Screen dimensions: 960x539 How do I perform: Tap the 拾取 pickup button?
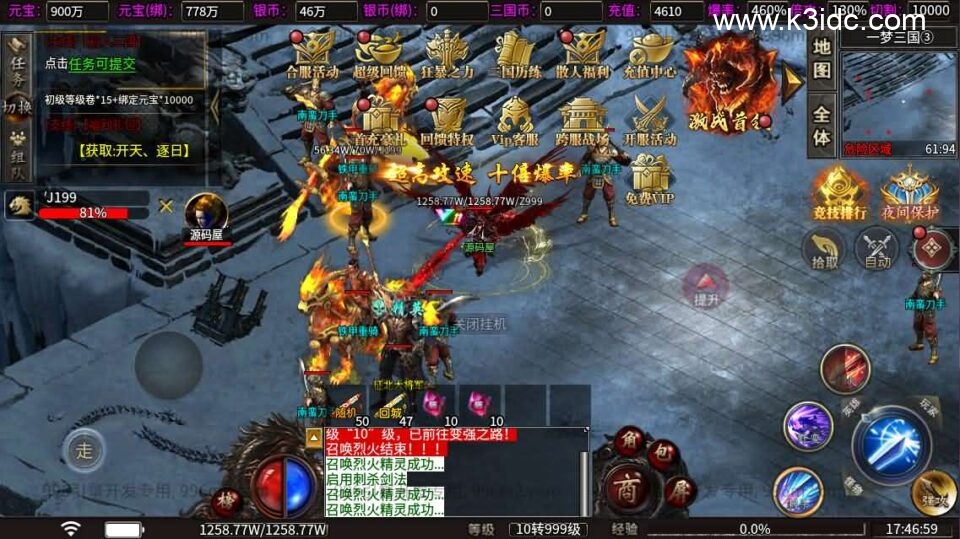[825, 249]
